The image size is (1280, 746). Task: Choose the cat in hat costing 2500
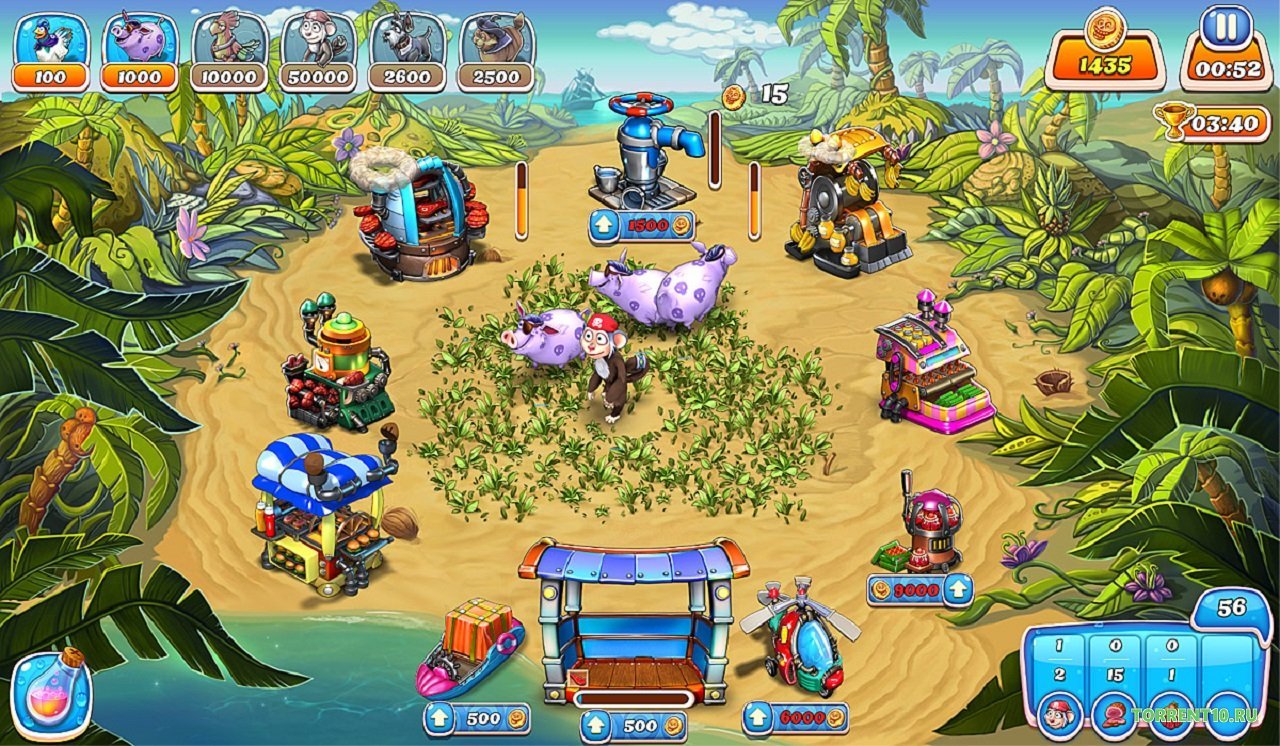pos(496,51)
